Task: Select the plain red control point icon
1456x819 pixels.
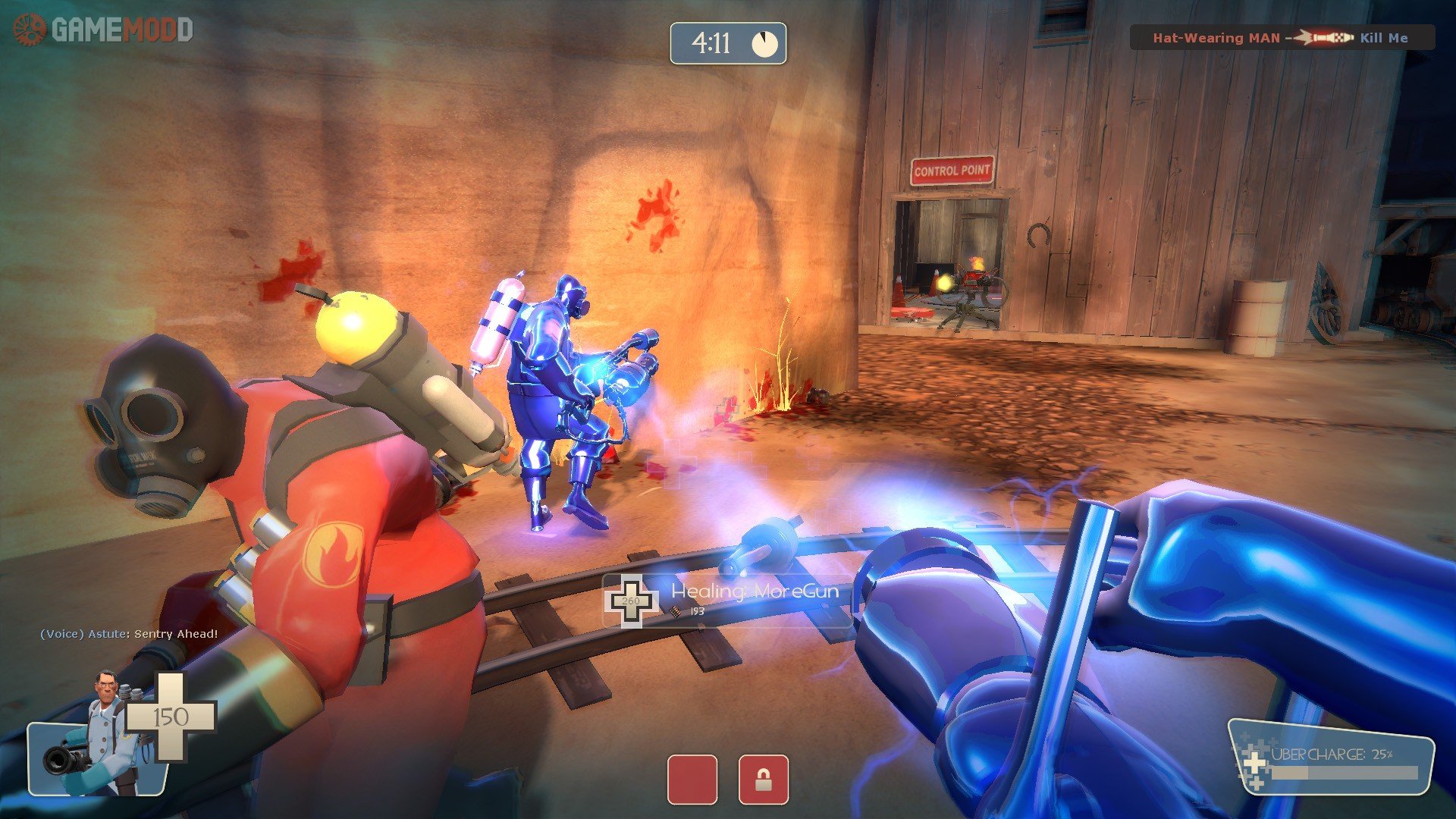Action: click(692, 779)
